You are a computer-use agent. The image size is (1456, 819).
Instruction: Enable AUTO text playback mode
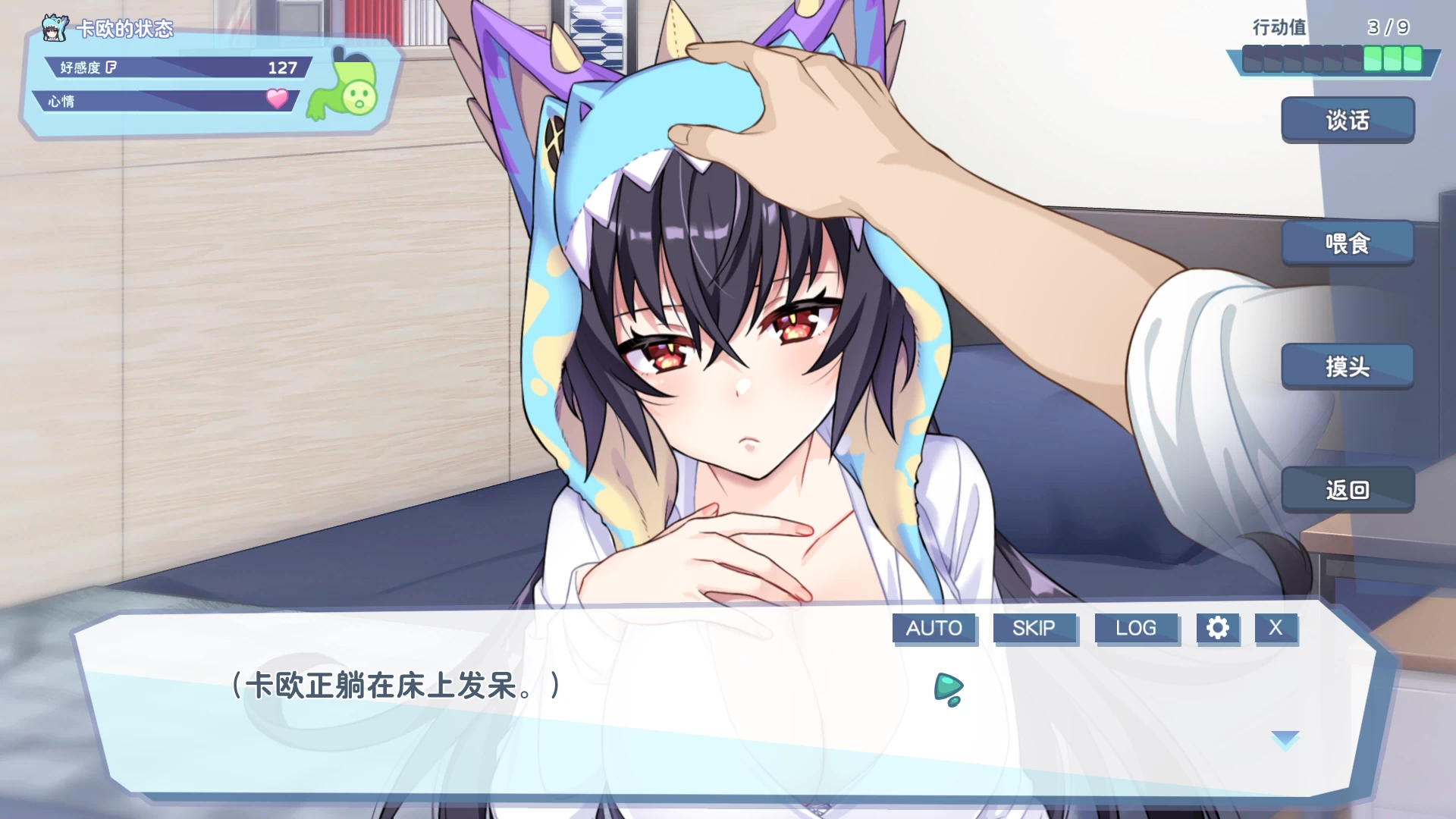click(x=934, y=628)
